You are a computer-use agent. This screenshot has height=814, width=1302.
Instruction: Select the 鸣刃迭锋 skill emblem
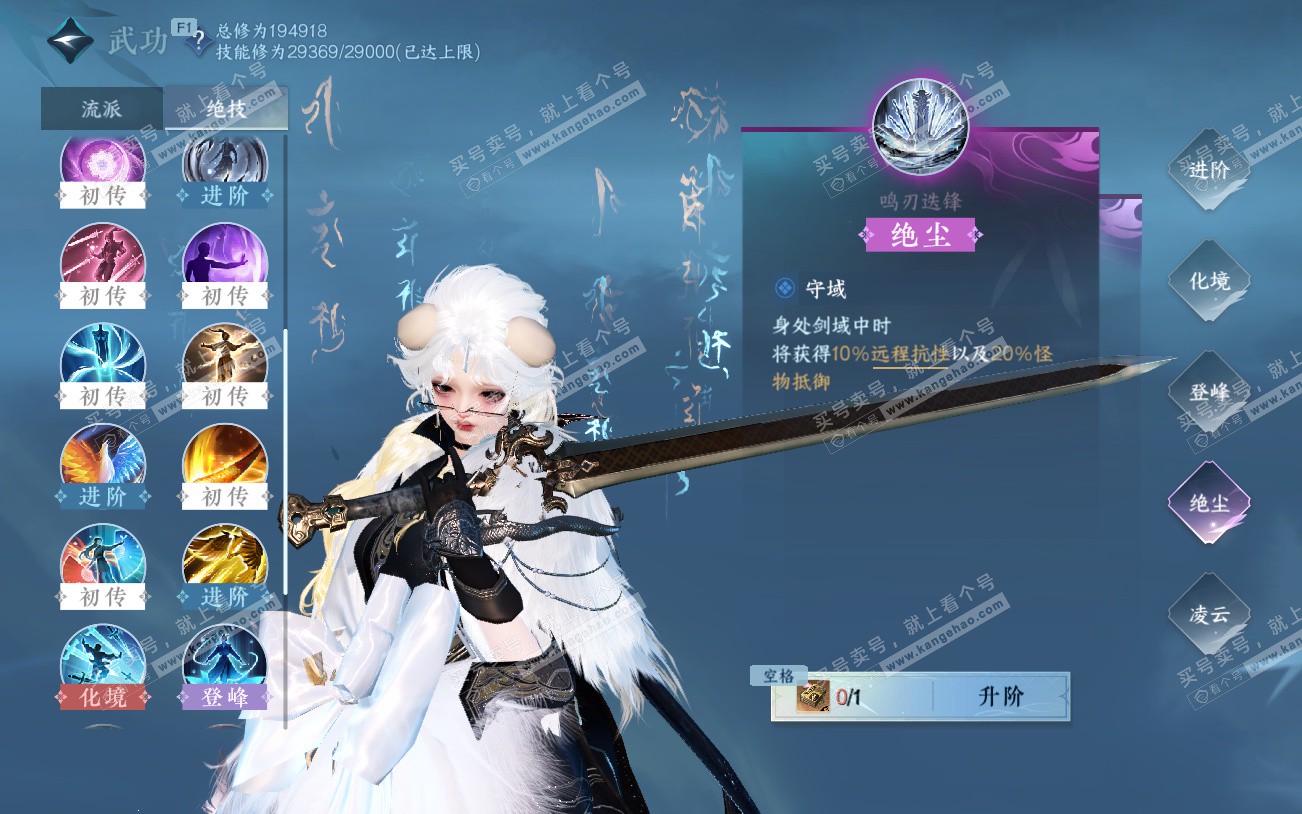point(920,127)
